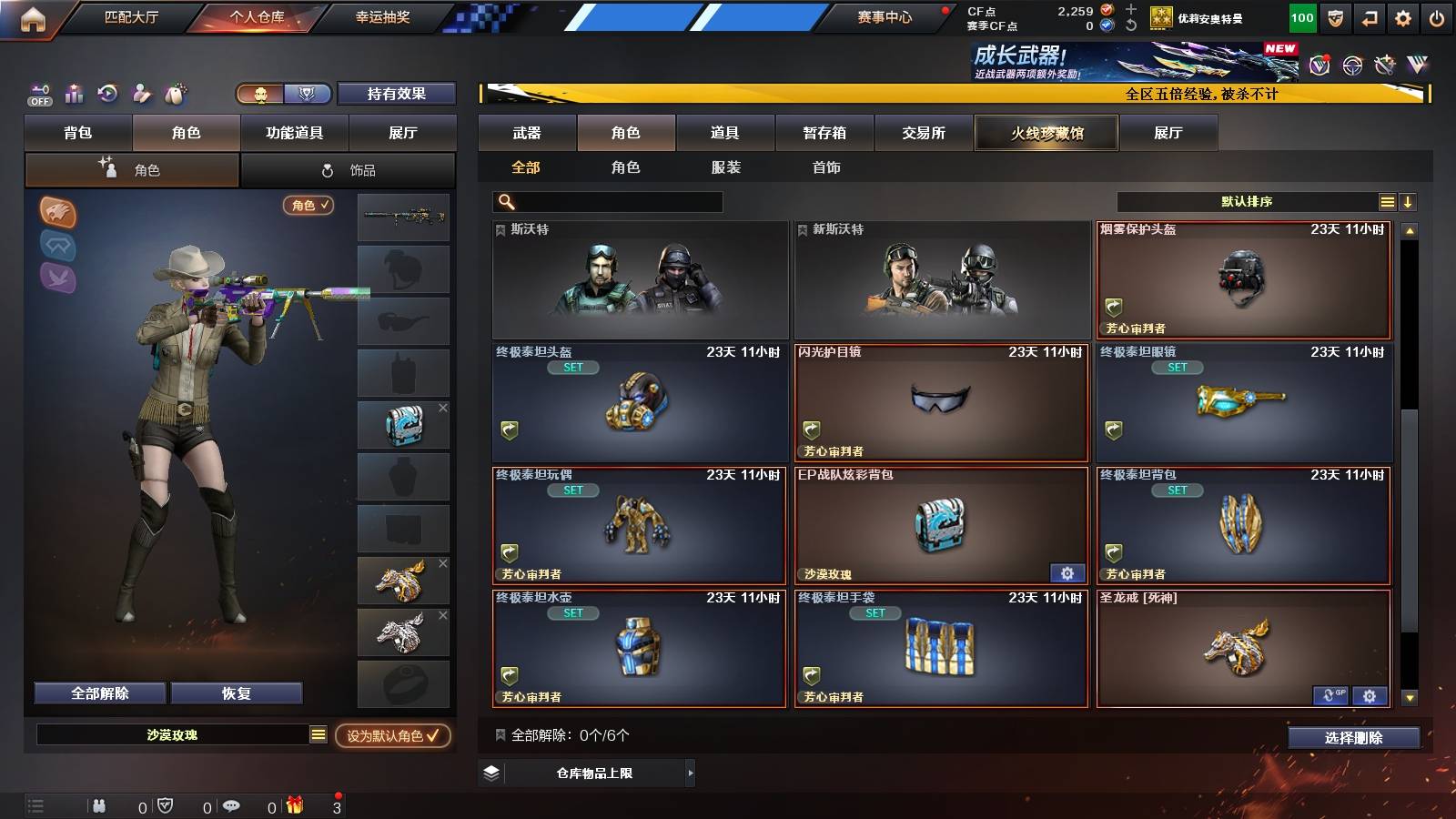The height and width of the screenshot is (819, 1456).
Task: Click the descending sort arrow beside 默认排序
Action: coord(1408,199)
